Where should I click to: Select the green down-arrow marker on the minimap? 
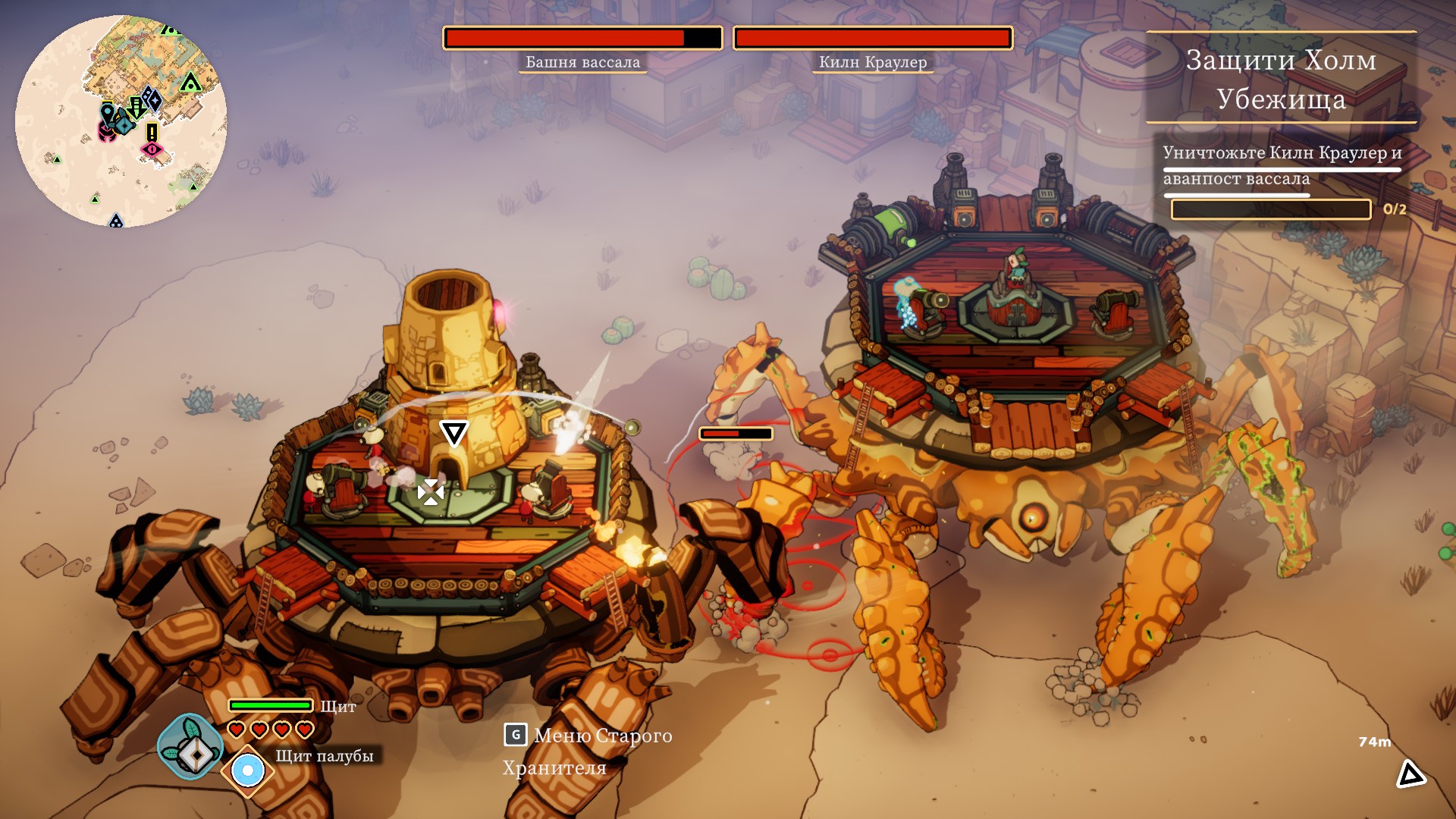(136, 107)
